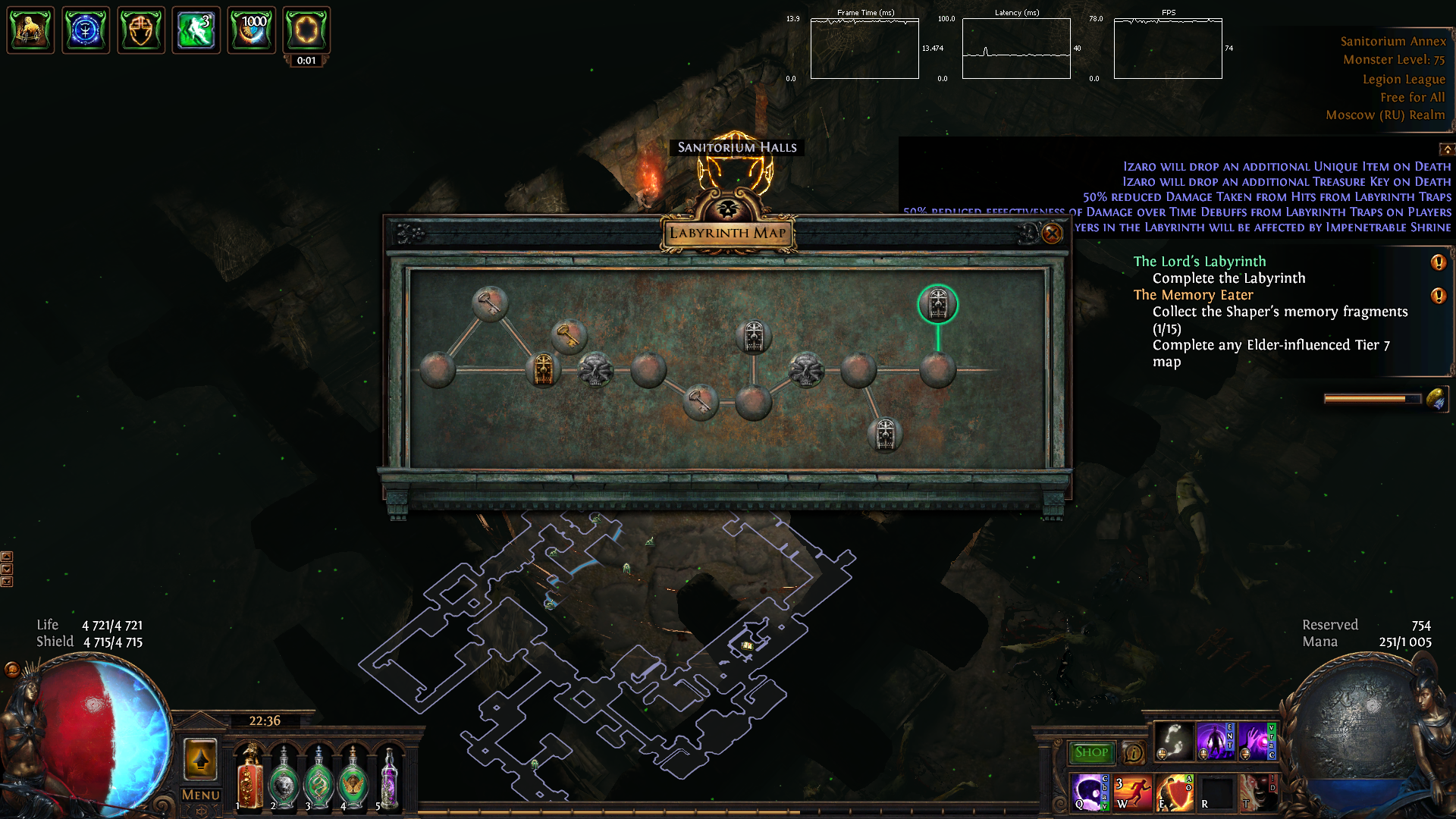Select the green-highlighted door node
This screenshot has width=1456, height=819.
938,304
